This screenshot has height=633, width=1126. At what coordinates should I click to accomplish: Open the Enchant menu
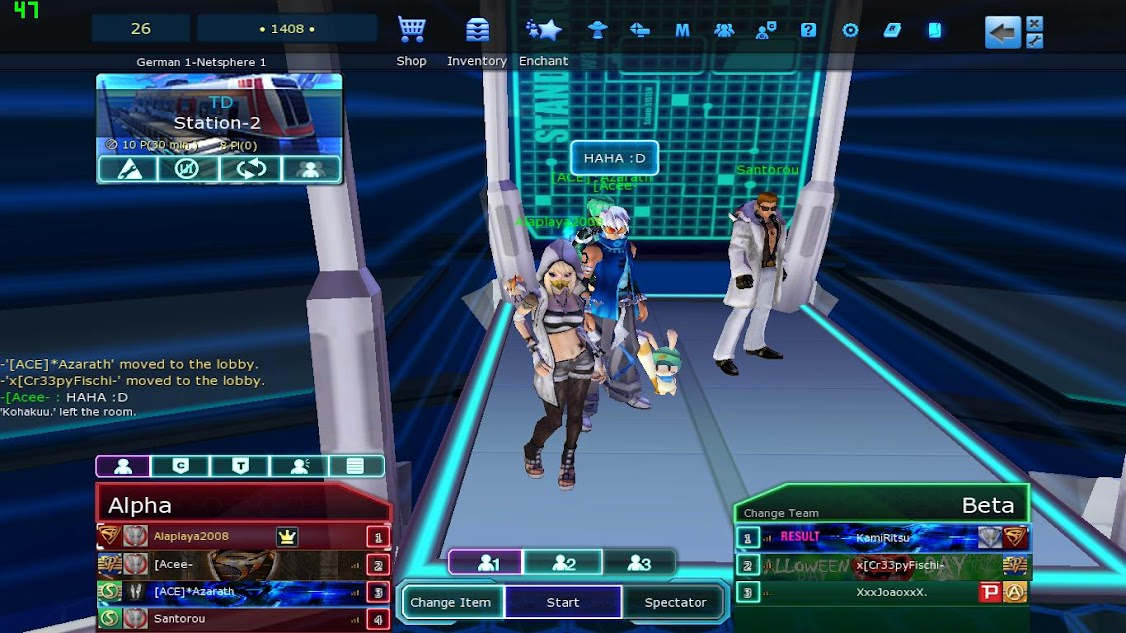click(543, 30)
